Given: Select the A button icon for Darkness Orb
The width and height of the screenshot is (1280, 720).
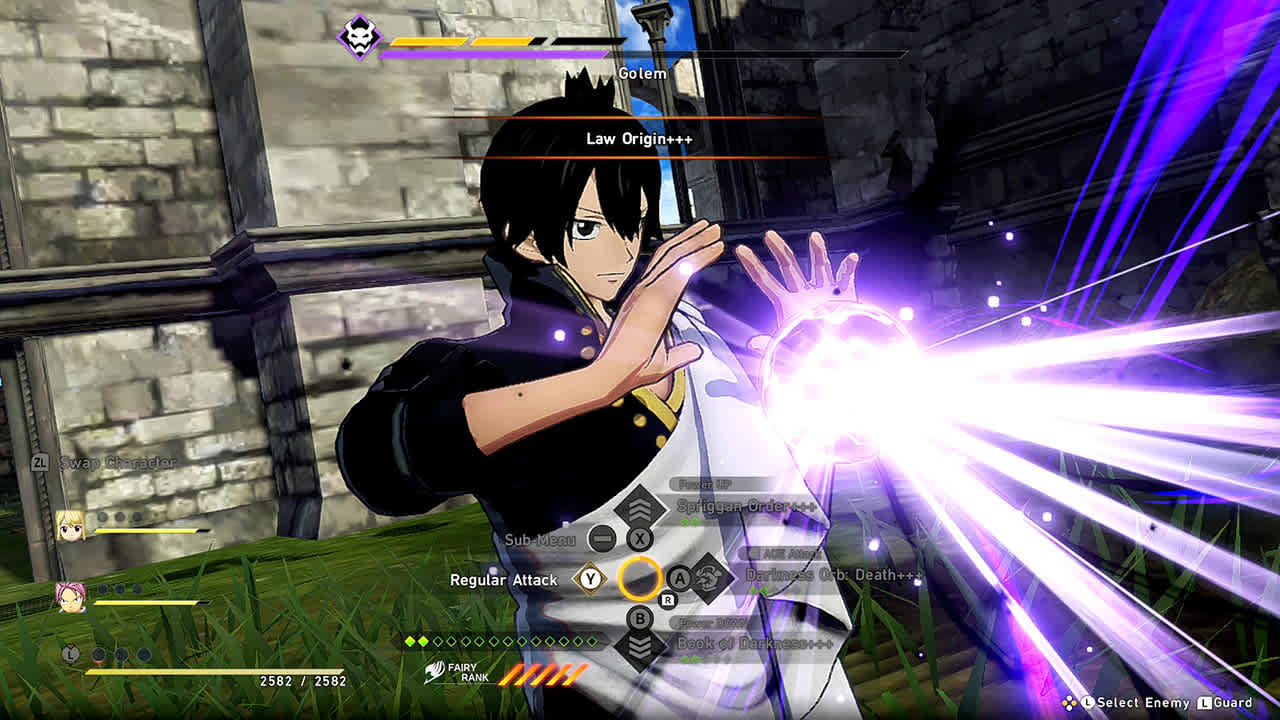Looking at the screenshot, I should (x=679, y=578).
